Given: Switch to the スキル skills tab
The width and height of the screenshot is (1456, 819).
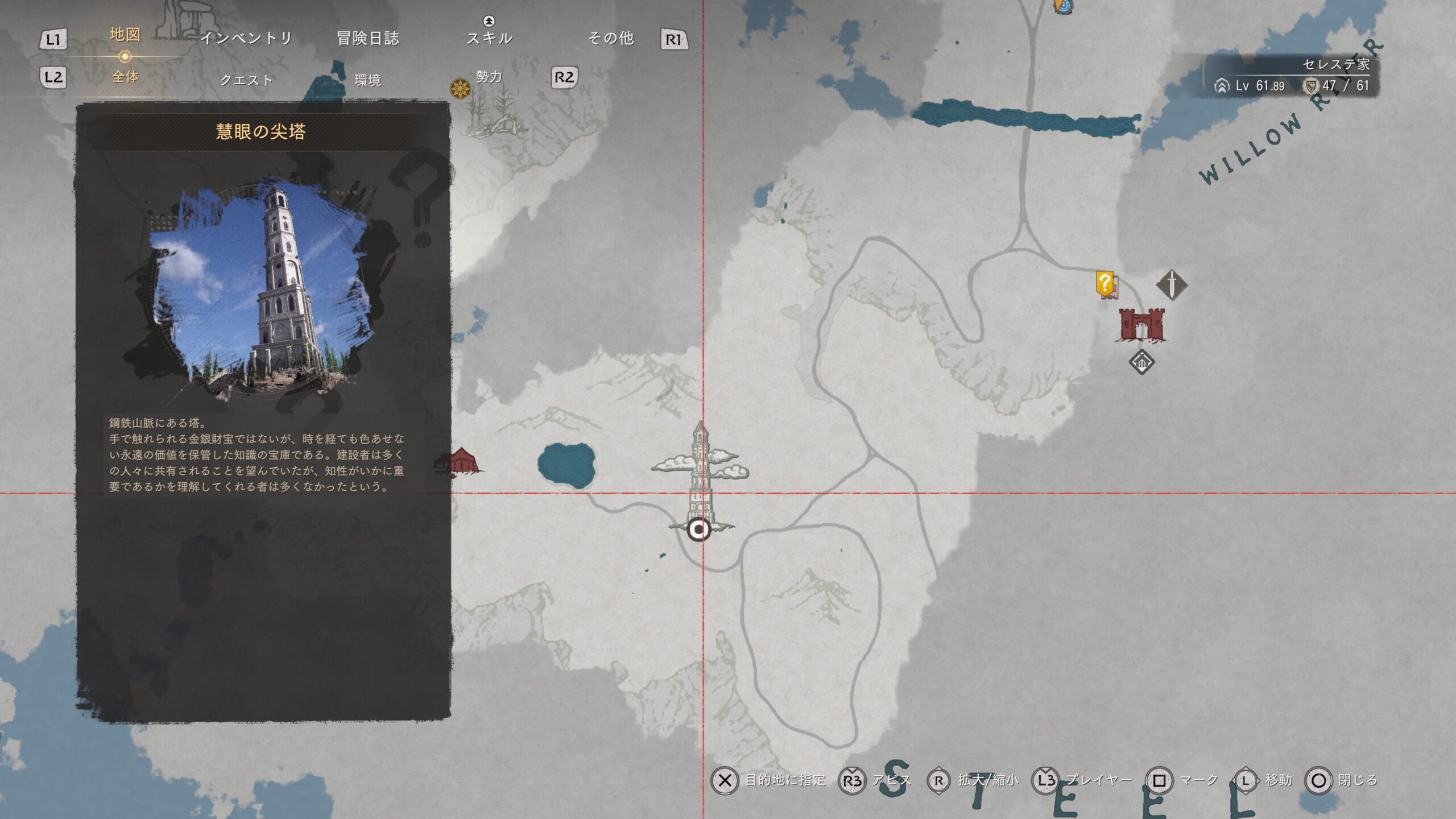Looking at the screenshot, I should pyautogui.click(x=489, y=38).
